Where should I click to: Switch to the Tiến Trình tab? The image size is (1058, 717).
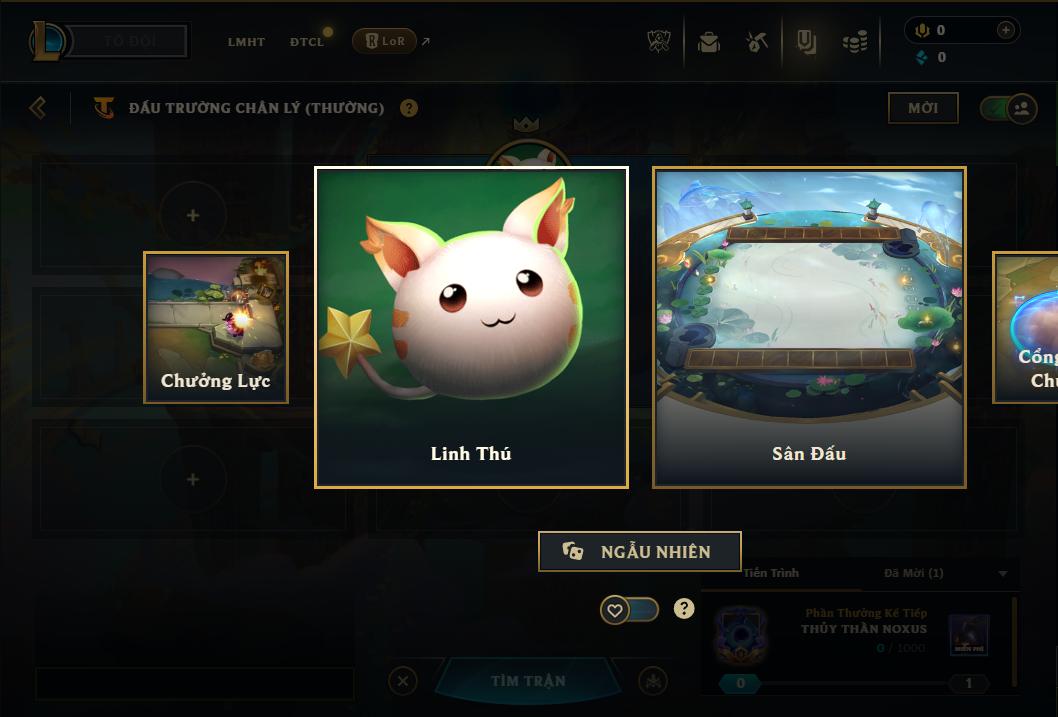coord(771,573)
